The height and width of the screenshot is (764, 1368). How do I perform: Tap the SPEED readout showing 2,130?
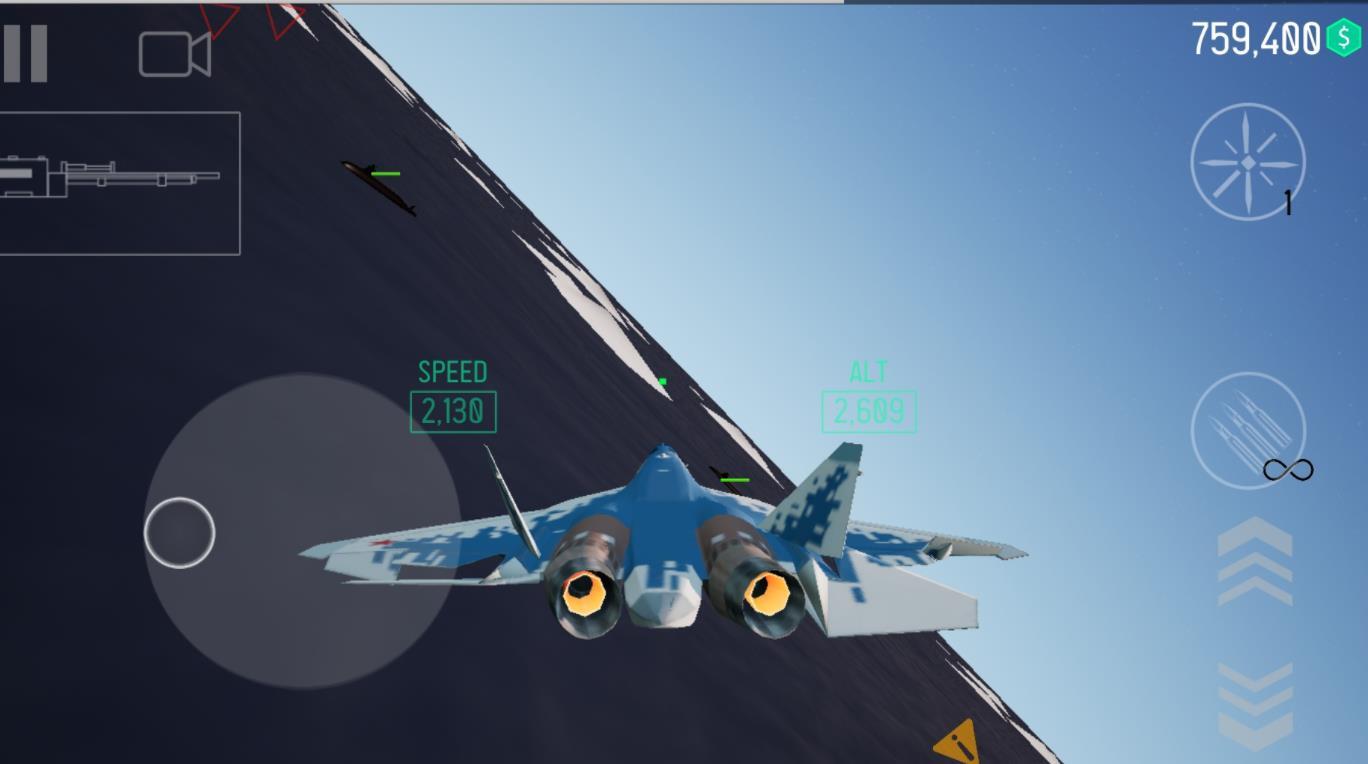point(453,409)
